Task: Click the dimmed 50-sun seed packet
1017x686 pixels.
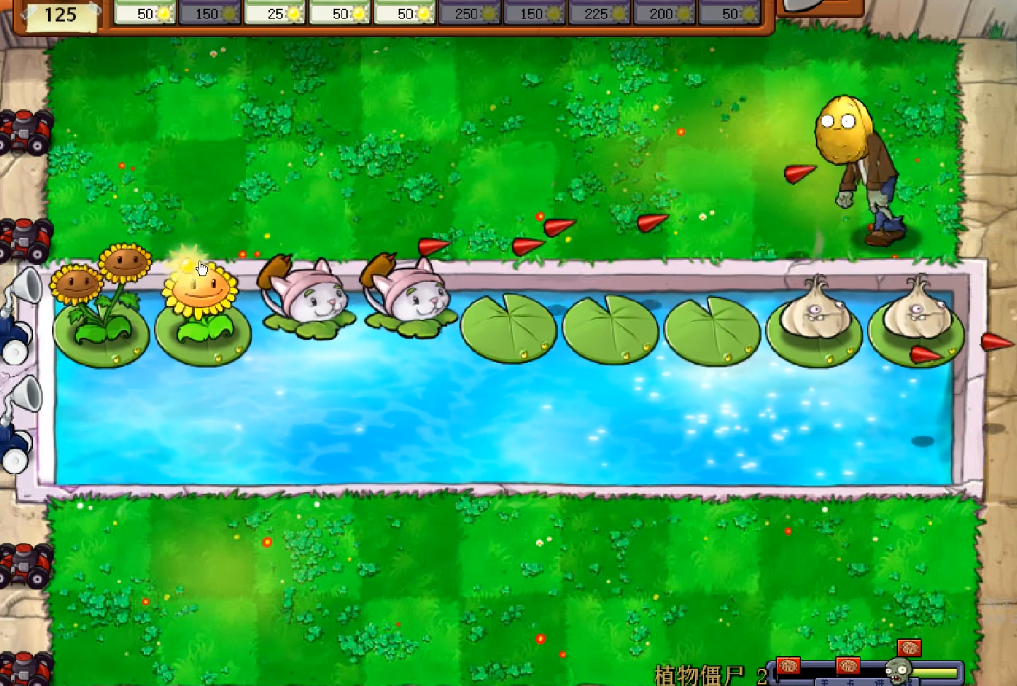Action: [730, 12]
